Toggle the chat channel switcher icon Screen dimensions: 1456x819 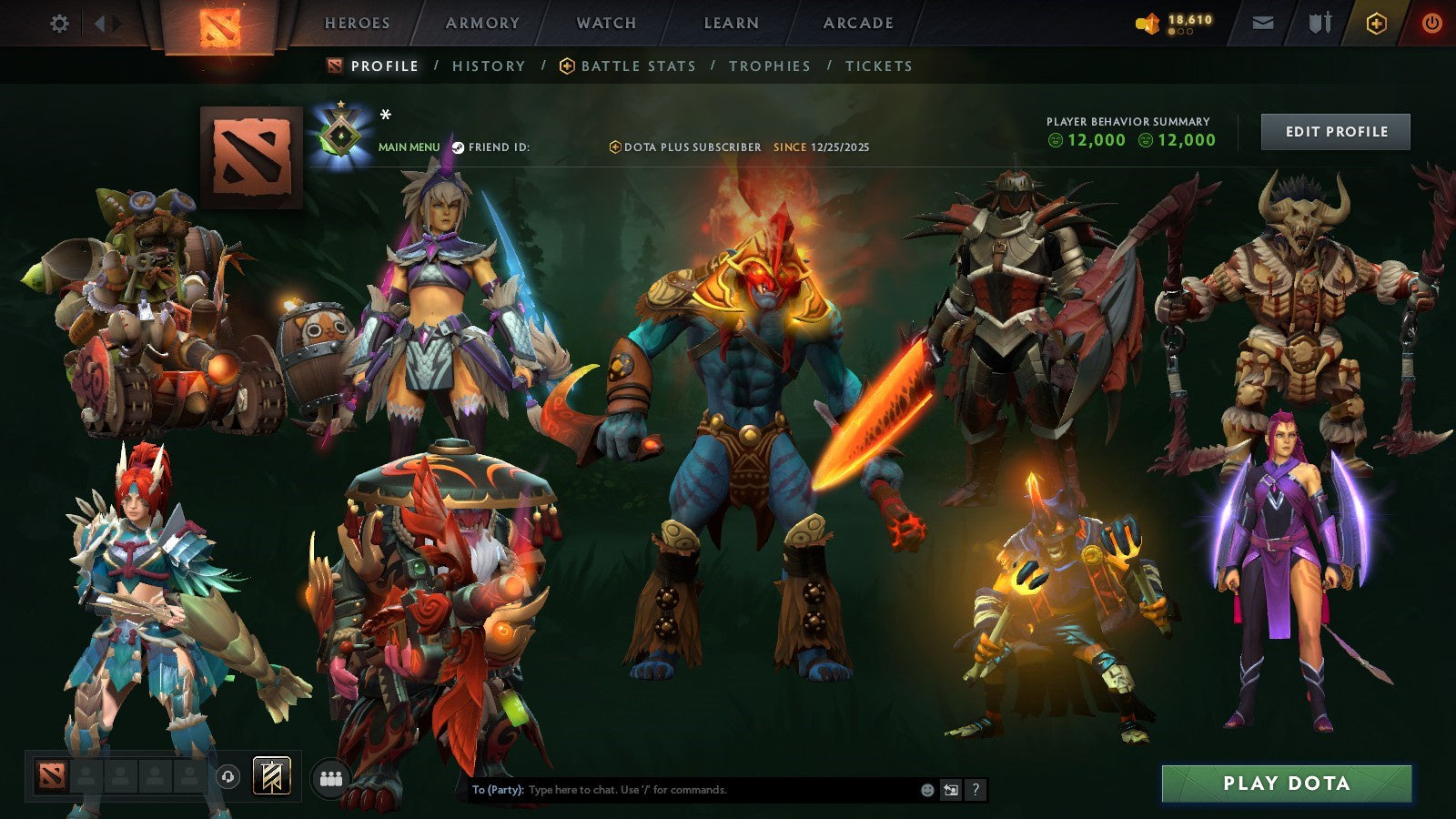click(952, 790)
